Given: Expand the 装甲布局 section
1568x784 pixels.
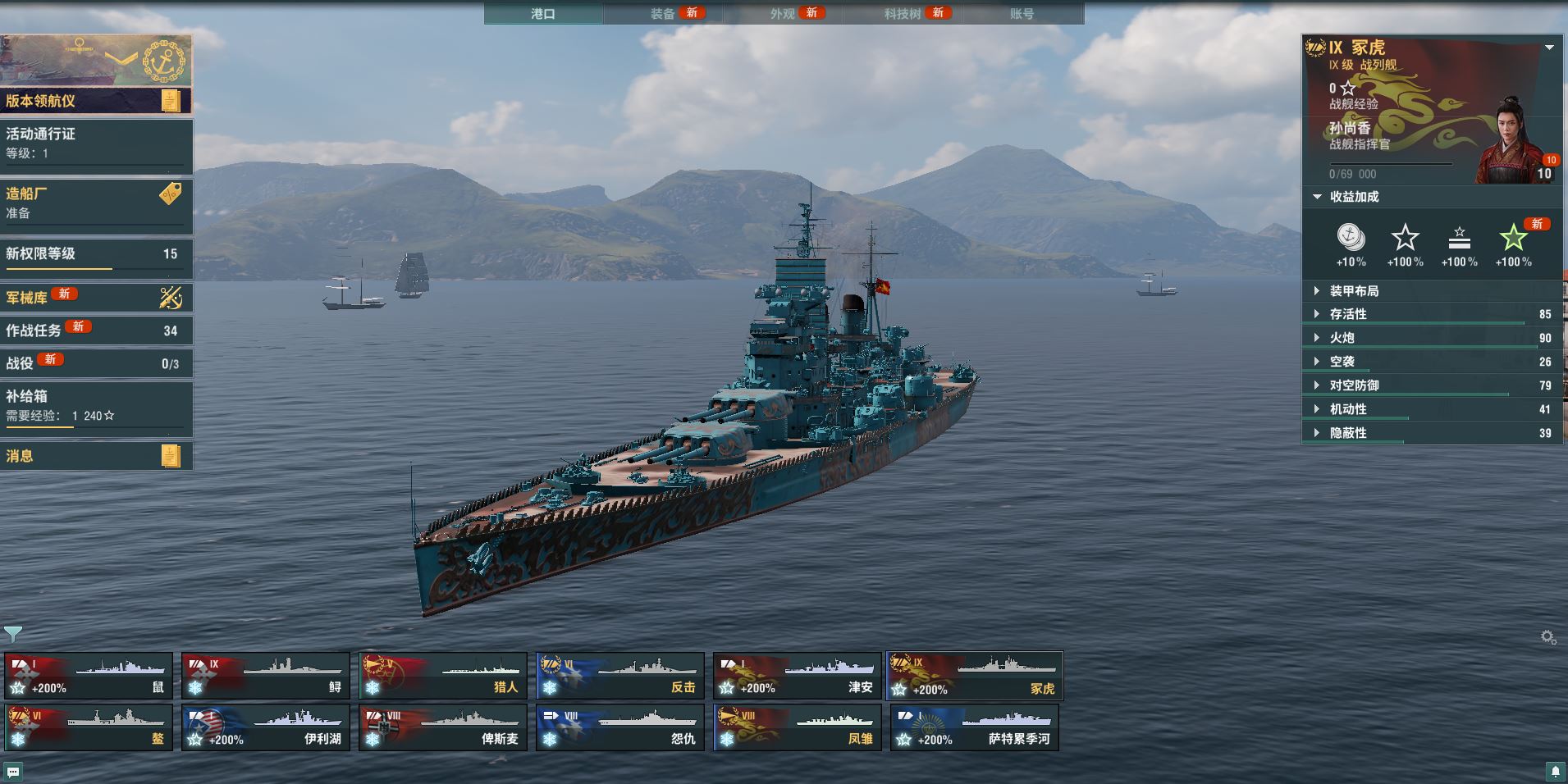Looking at the screenshot, I should point(1354,291).
